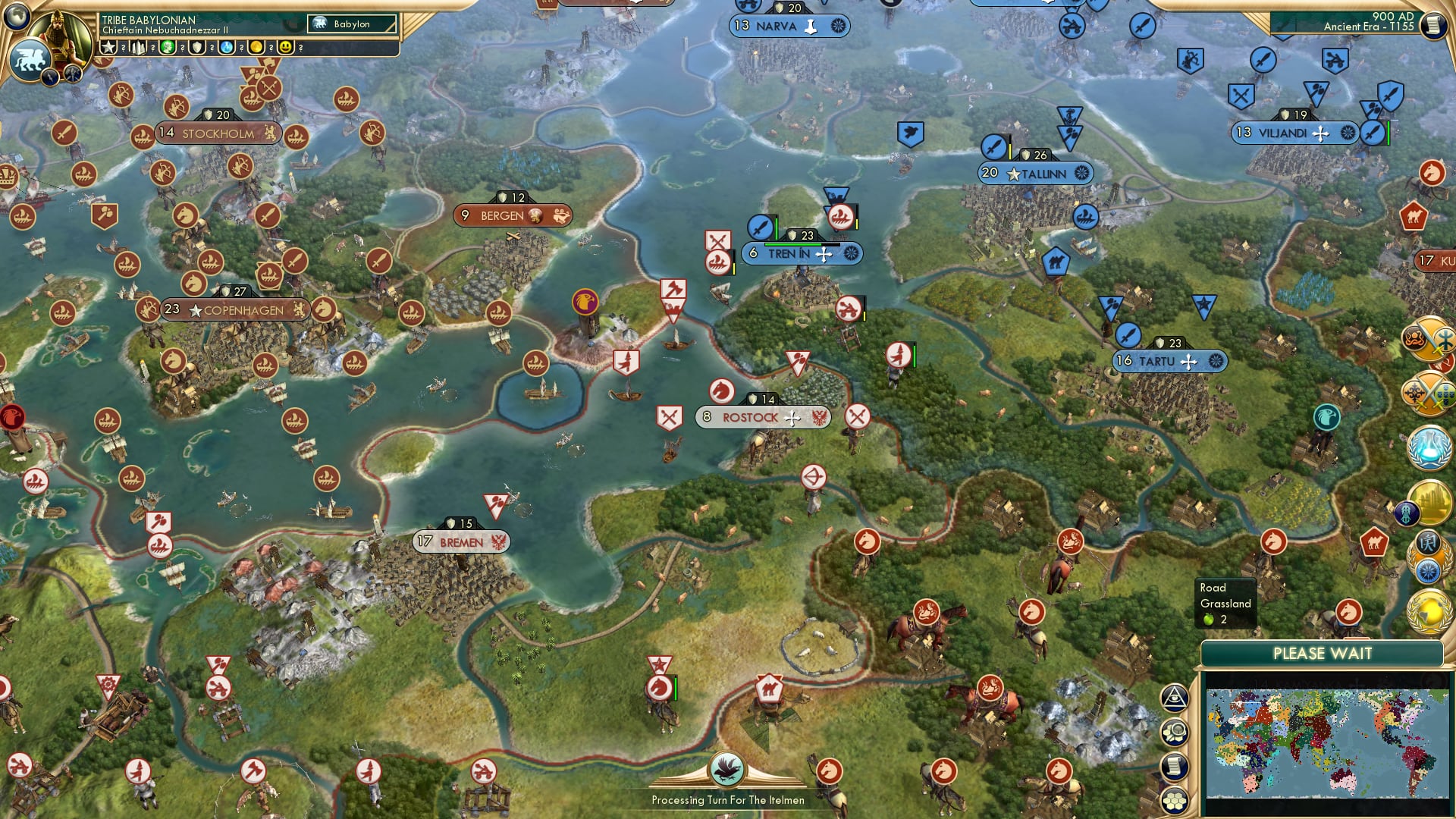Click the globe icon in the top-left corner
1456x819 pixels.
15,16
